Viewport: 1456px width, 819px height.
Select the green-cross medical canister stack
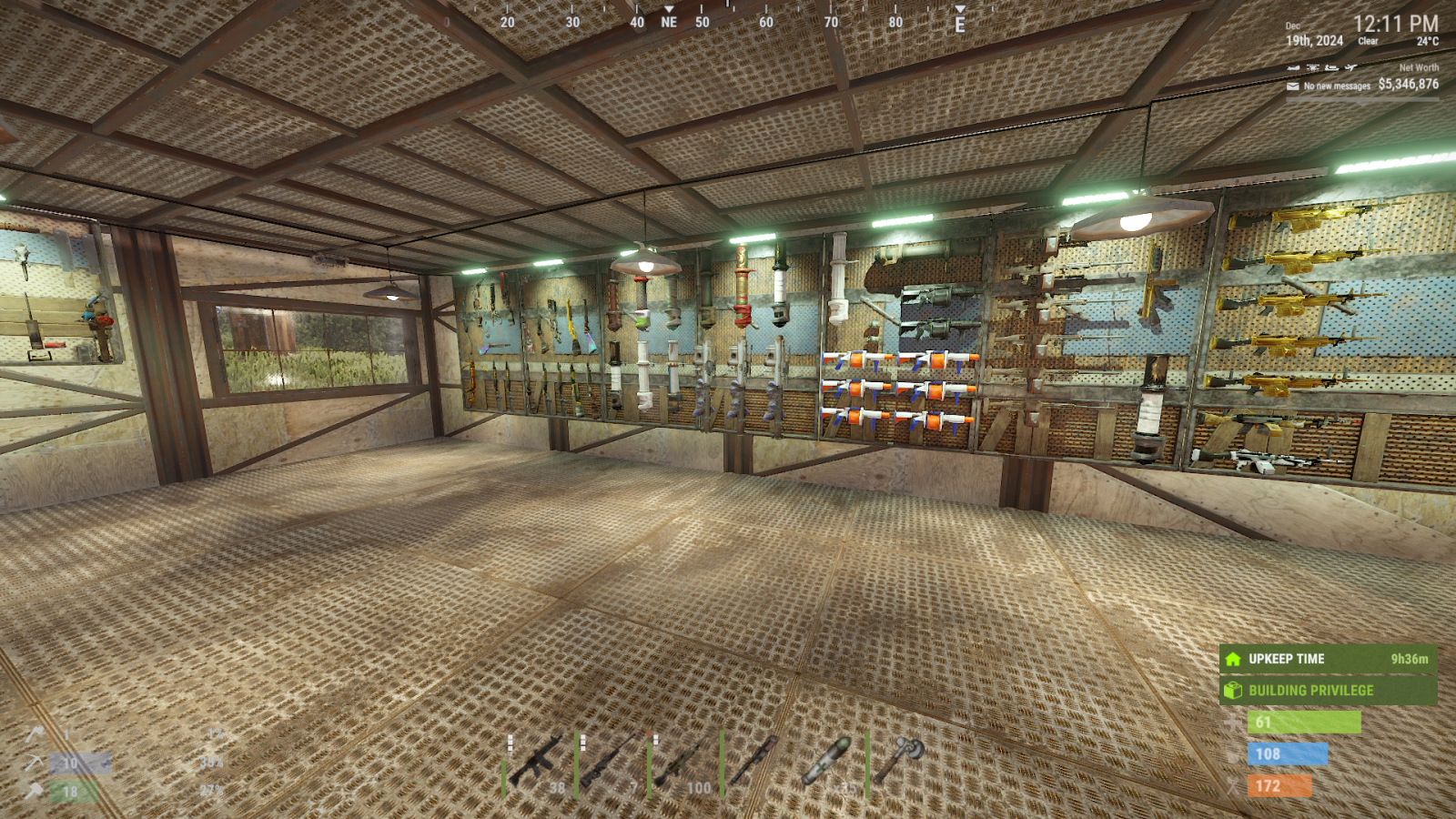tap(827, 761)
